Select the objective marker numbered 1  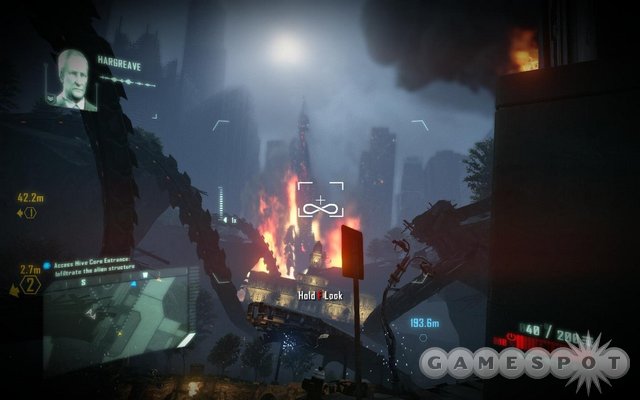click(x=30, y=212)
